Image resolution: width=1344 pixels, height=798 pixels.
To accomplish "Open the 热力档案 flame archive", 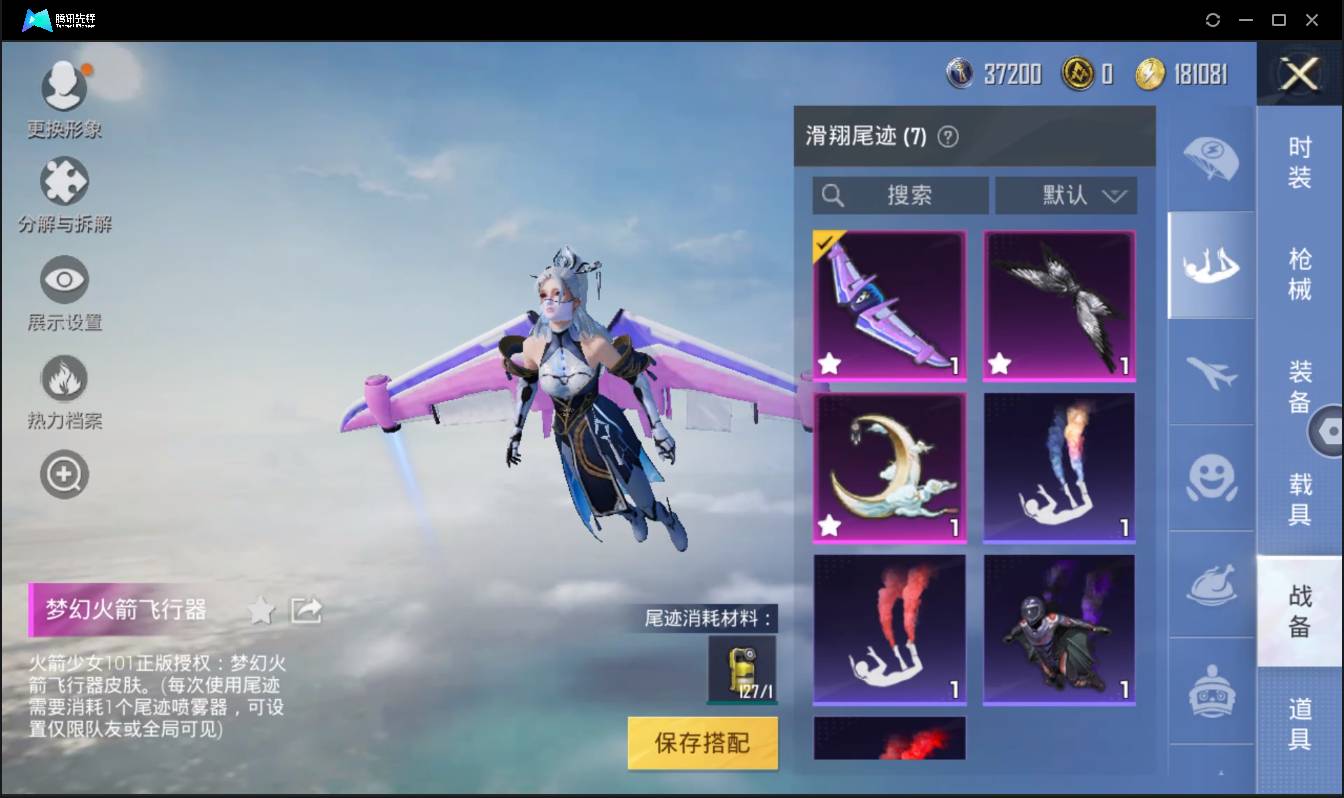I will (x=64, y=378).
